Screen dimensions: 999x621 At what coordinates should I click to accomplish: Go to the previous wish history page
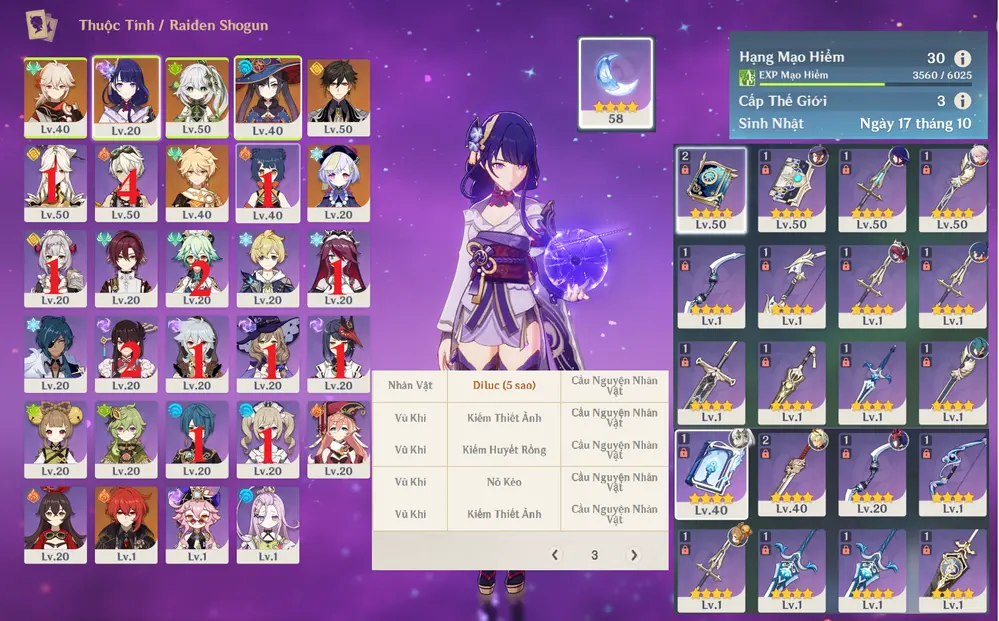coord(555,555)
